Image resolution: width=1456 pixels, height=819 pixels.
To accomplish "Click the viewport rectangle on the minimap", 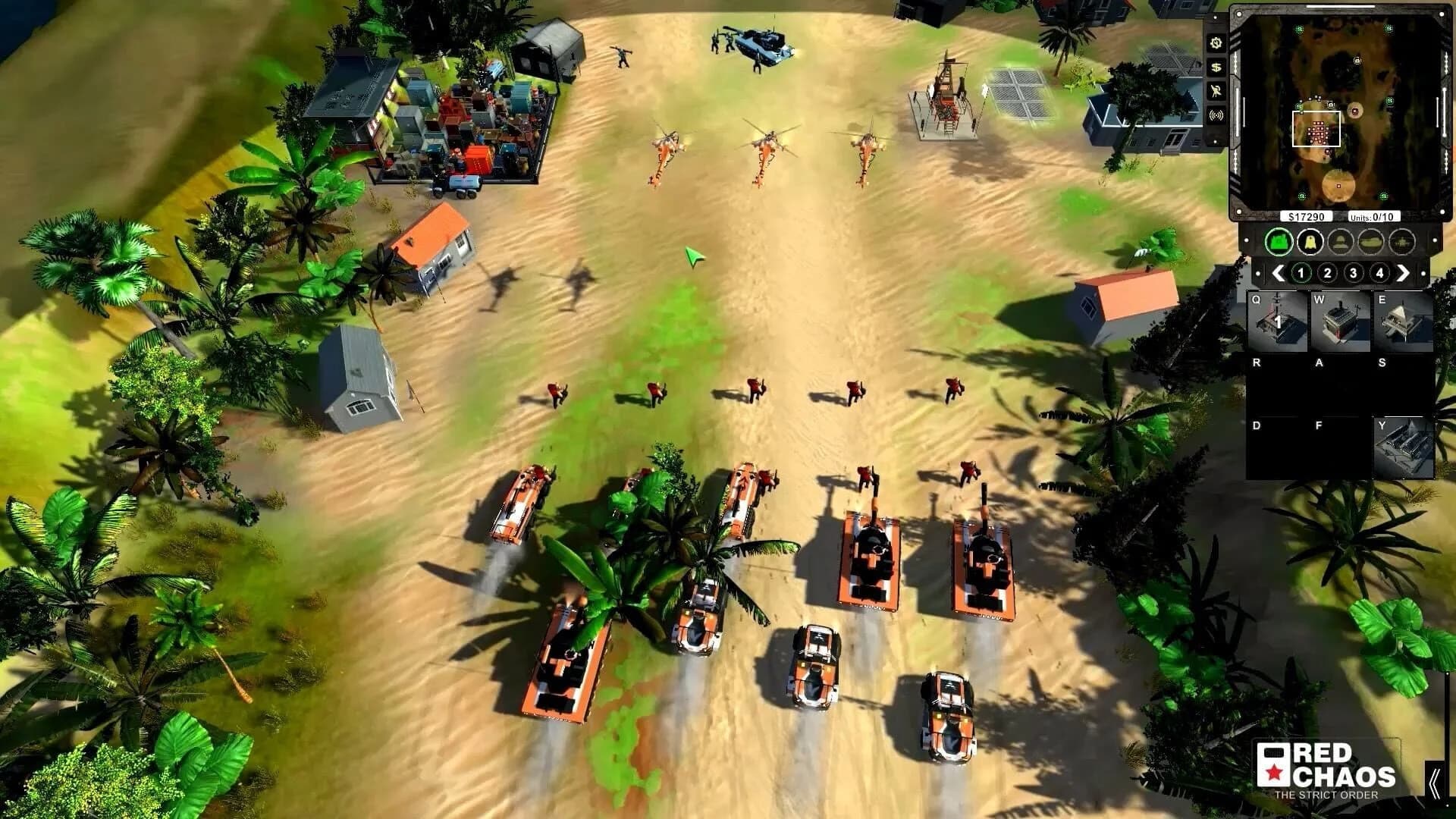I will click(1316, 129).
